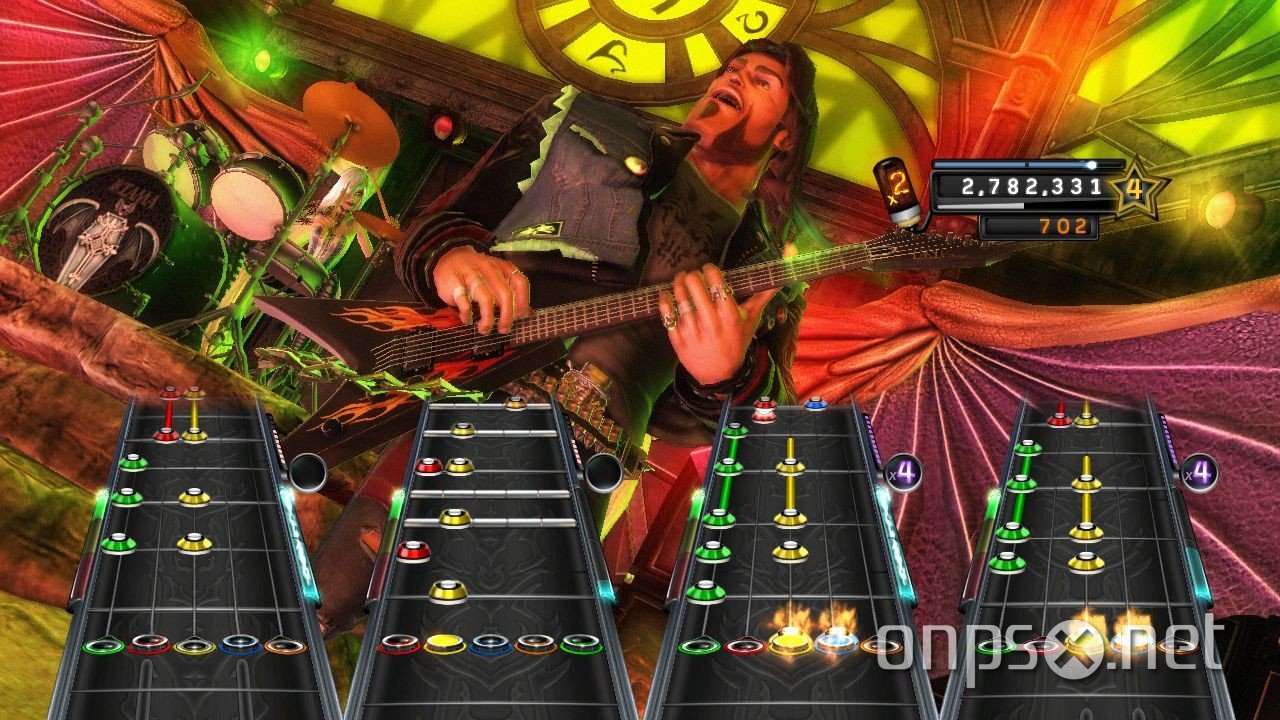Click the yellow note gem on second highway
This screenshot has width=1280, height=720.
454,517
